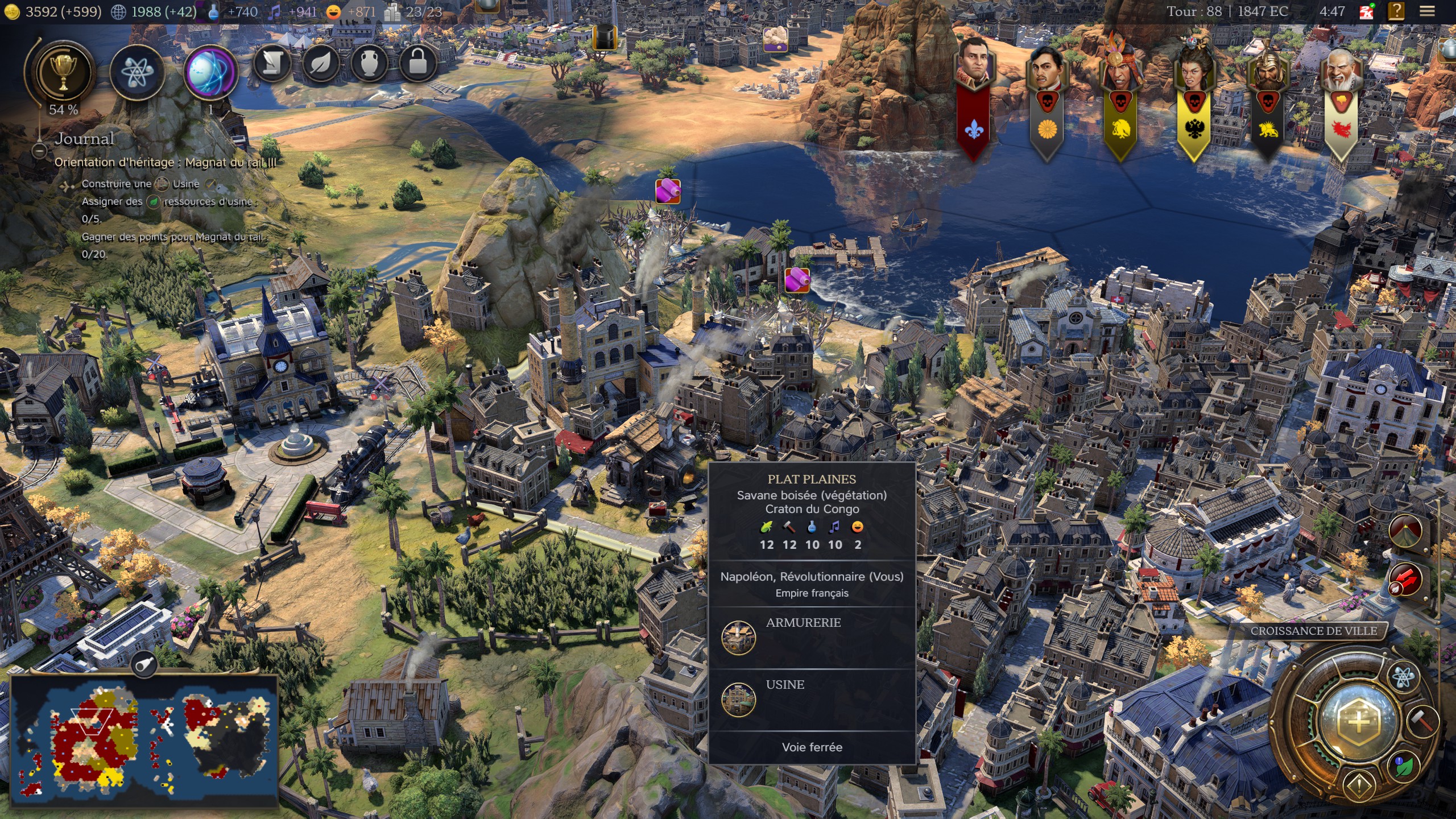Collapse the Journal quest tracker

(x=39, y=151)
